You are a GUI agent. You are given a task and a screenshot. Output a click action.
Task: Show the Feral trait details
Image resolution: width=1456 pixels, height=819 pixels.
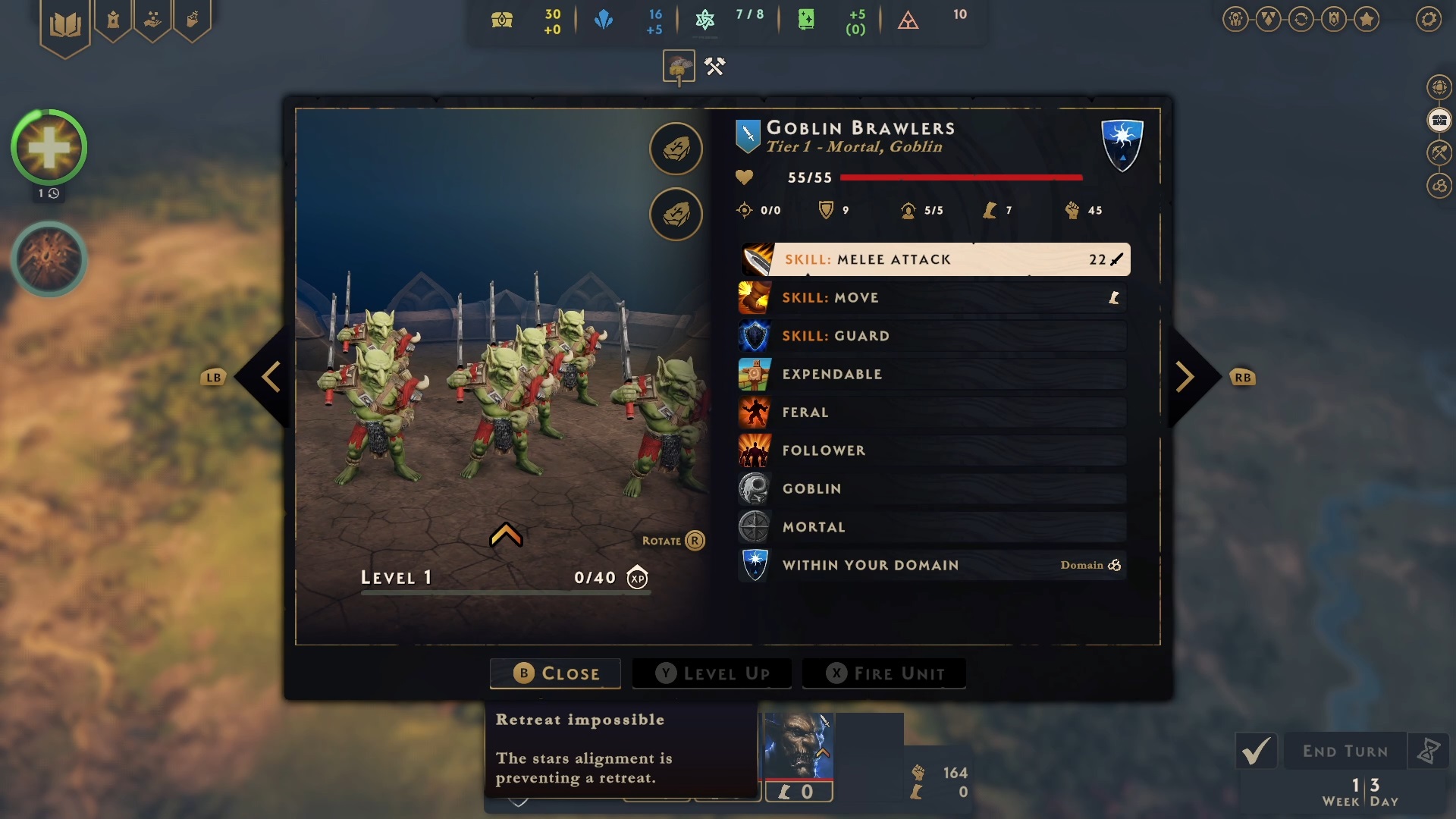(932, 413)
